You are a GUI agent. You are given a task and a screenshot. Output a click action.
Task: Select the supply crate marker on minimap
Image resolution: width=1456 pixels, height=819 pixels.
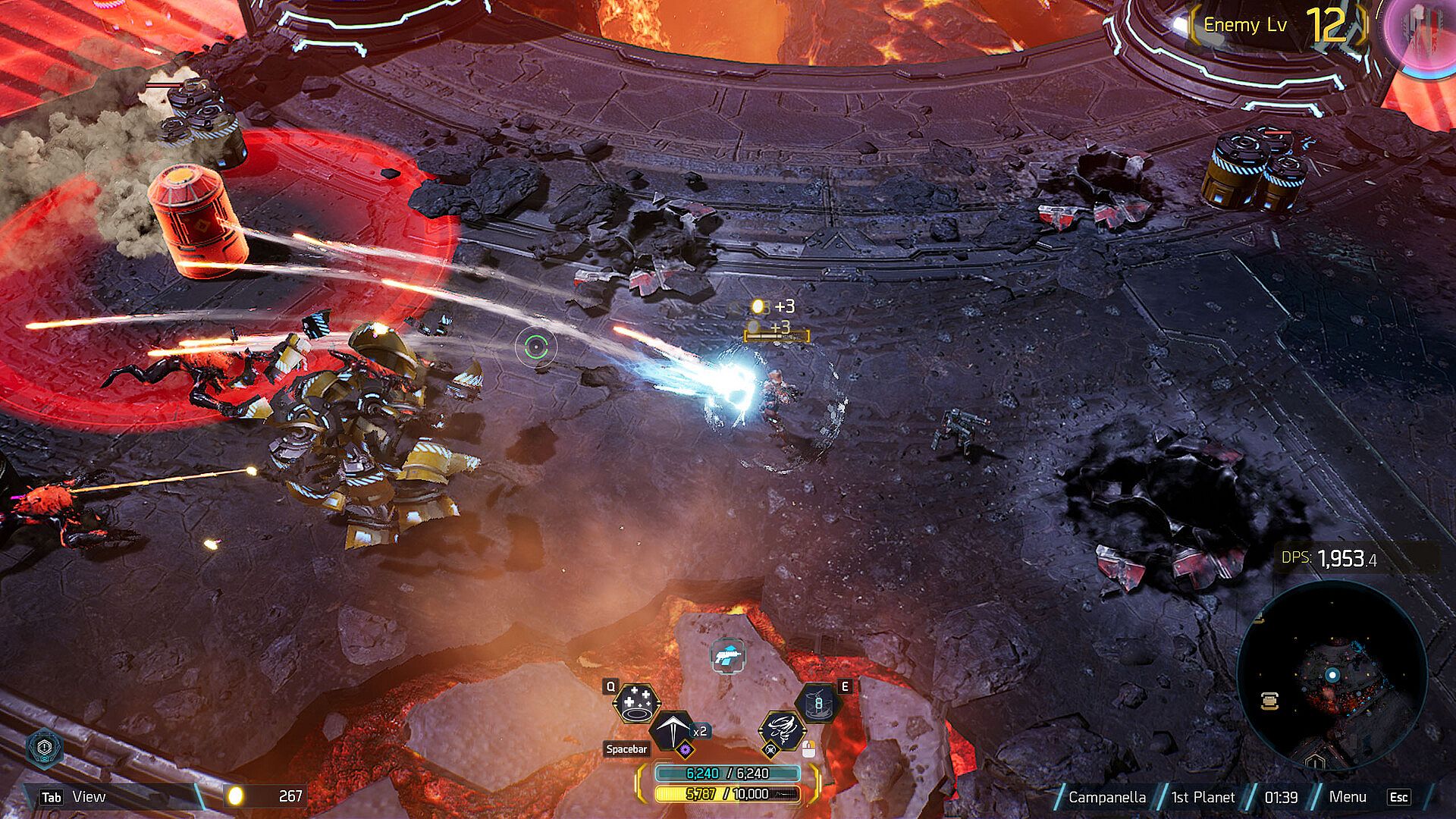coord(1270,700)
